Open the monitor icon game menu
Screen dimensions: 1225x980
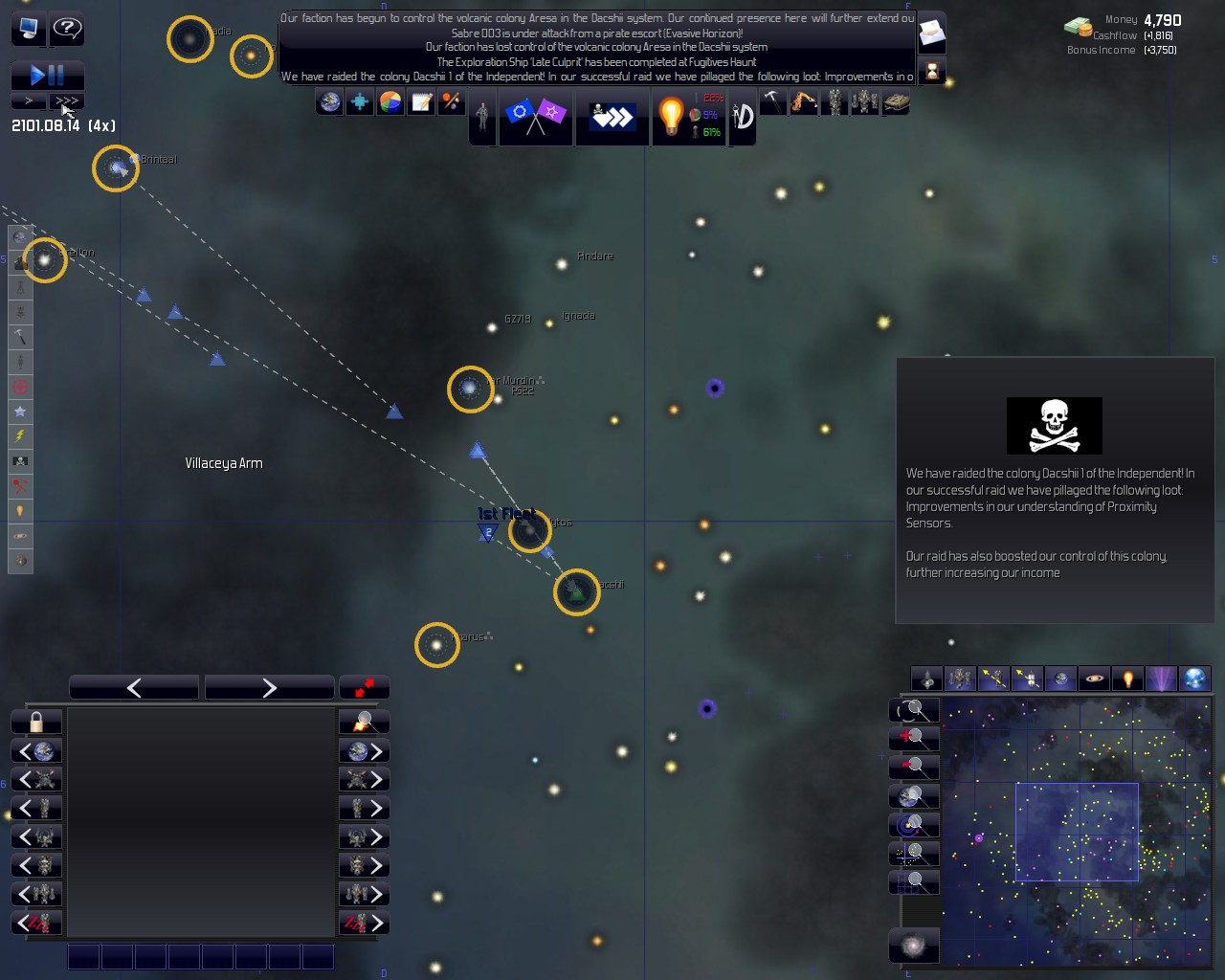click(29, 29)
